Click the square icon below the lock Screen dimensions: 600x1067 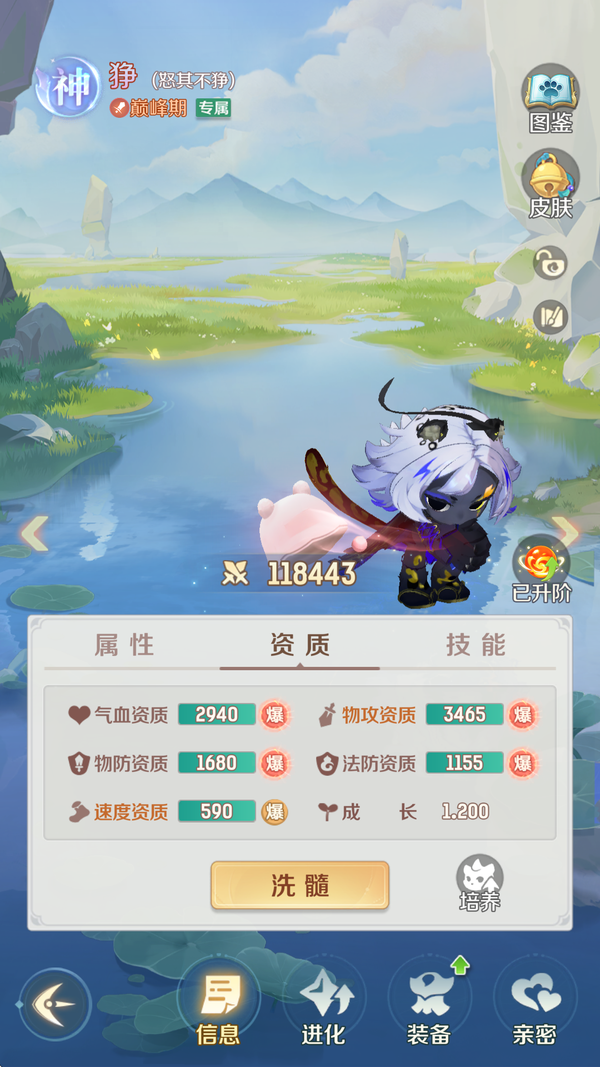click(x=550, y=318)
